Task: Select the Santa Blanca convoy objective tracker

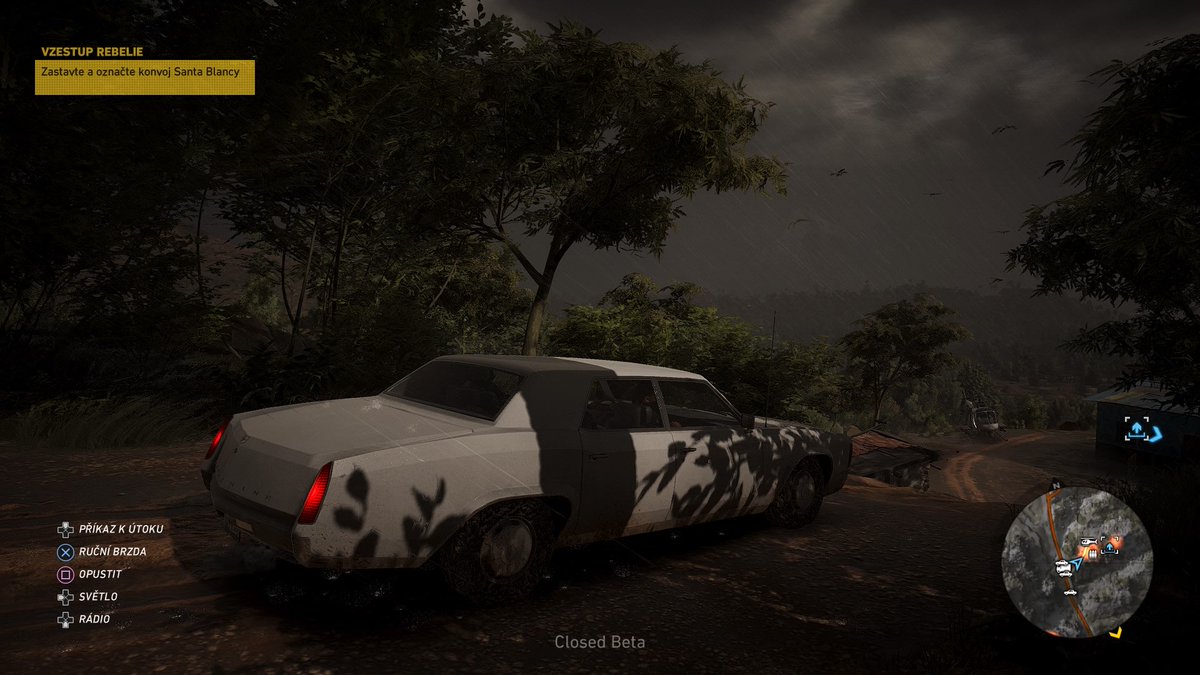Action: (x=145, y=77)
